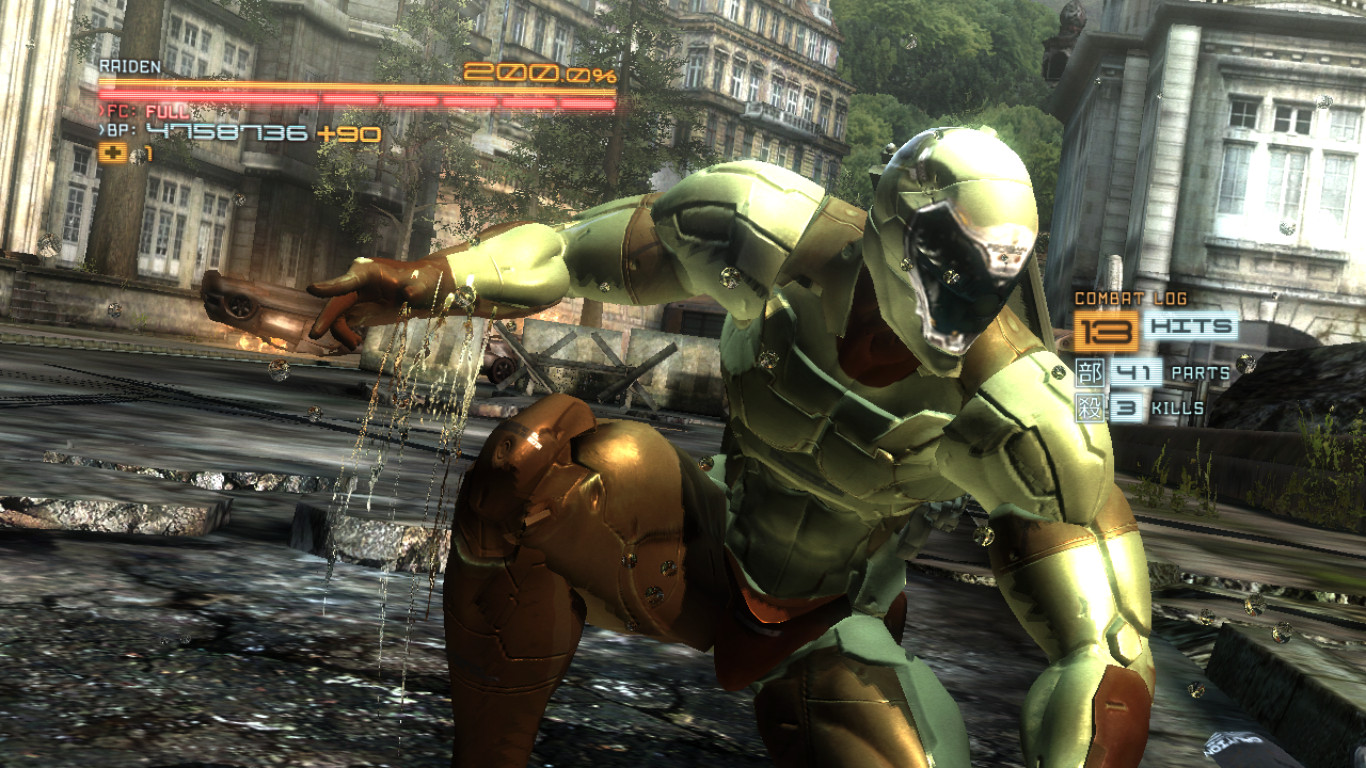This screenshot has height=768, width=1366.
Task: Open the COMBAT LOG header
Action: tap(1130, 297)
